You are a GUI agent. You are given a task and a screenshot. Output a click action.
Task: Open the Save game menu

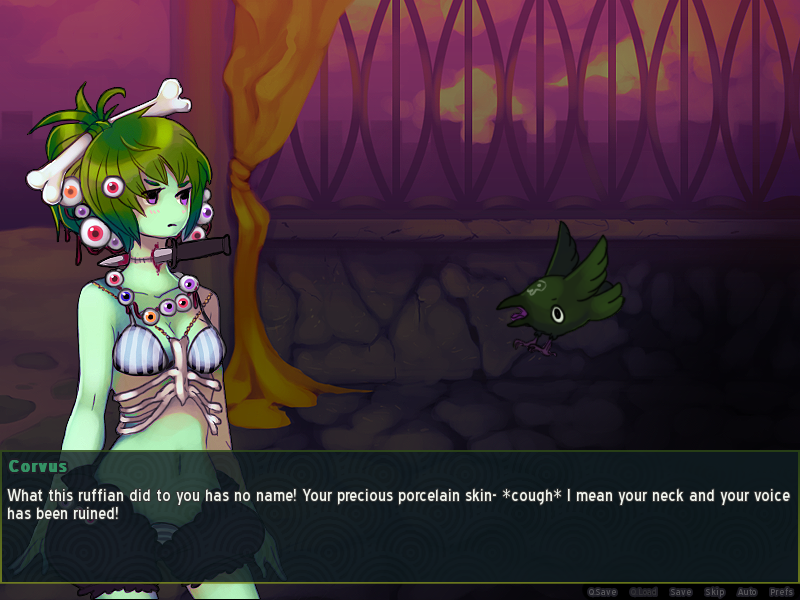(680, 592)
